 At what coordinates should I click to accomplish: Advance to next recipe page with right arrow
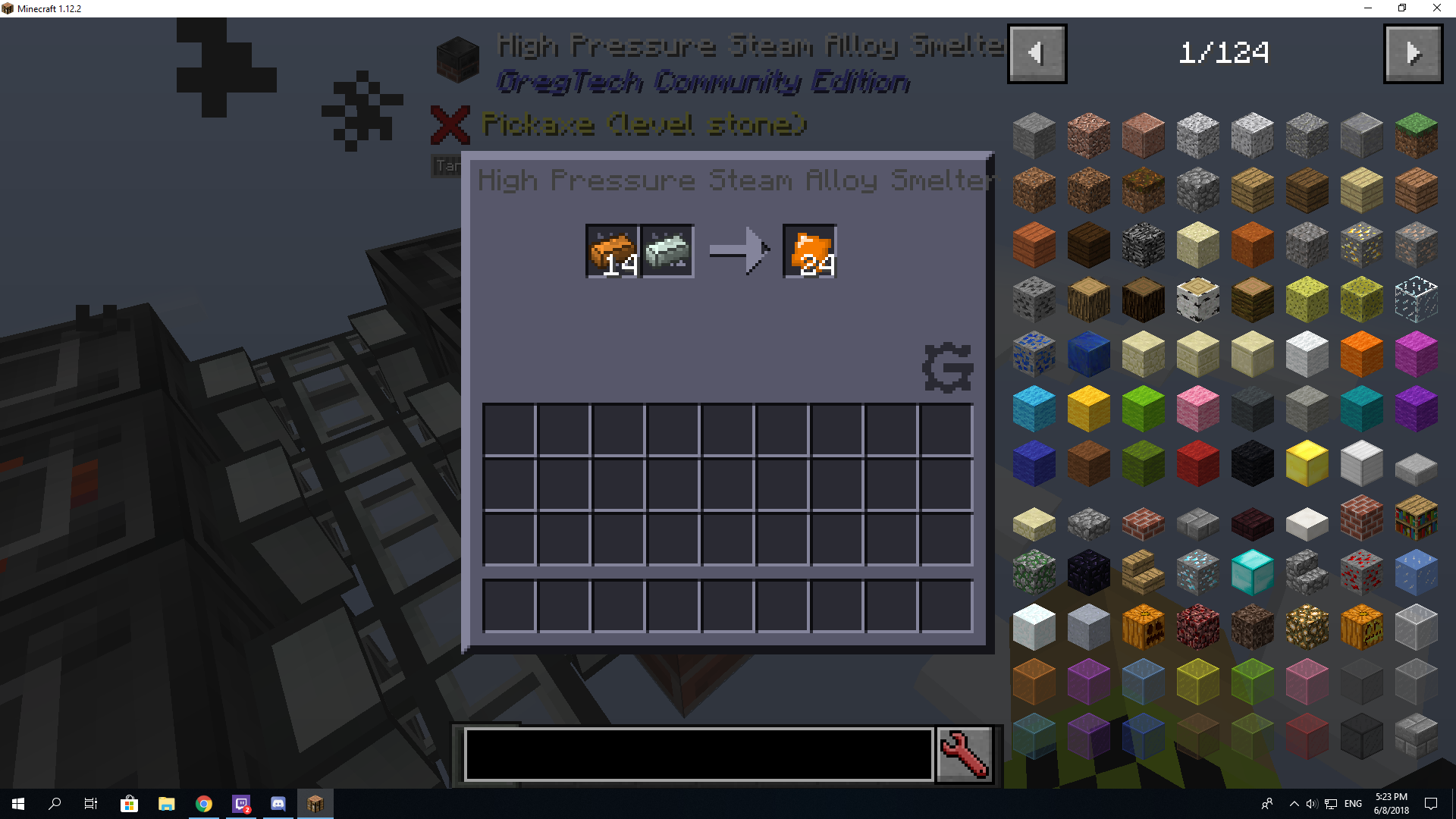coord(1413,53)
